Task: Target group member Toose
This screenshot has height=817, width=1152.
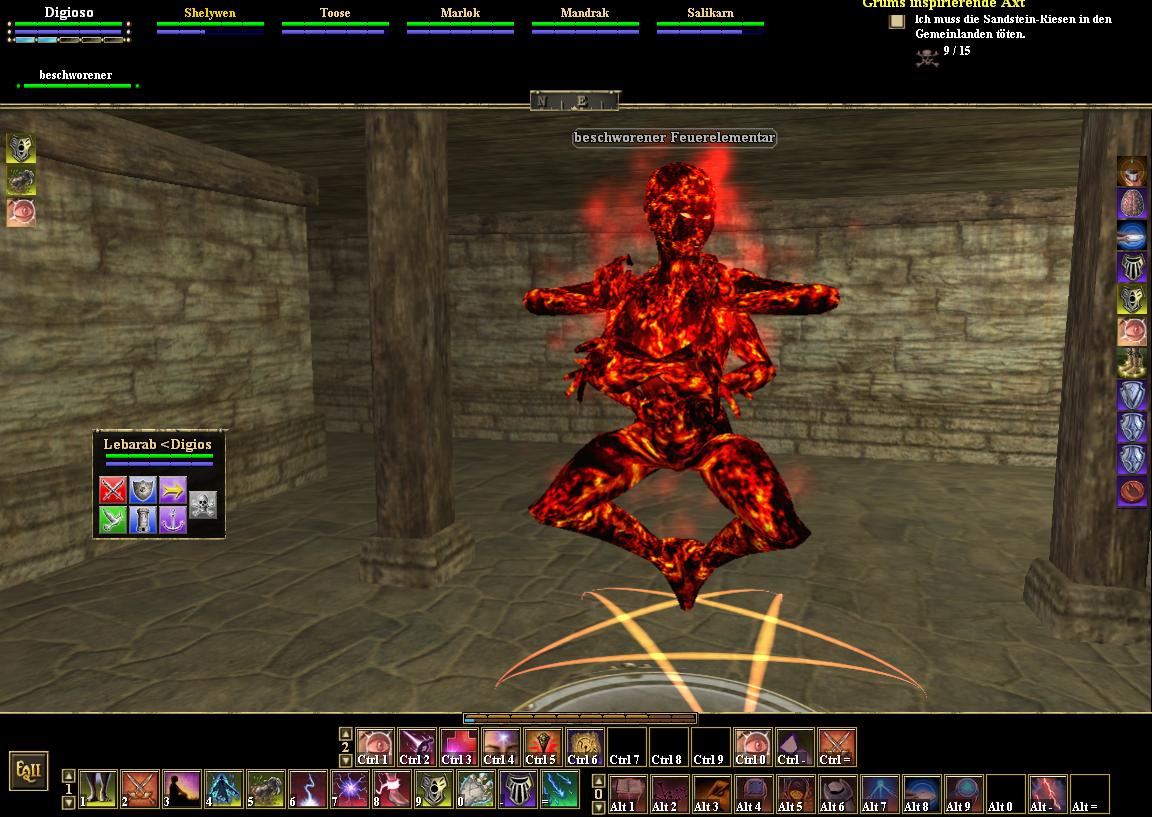Action: (x=335, y=14)
